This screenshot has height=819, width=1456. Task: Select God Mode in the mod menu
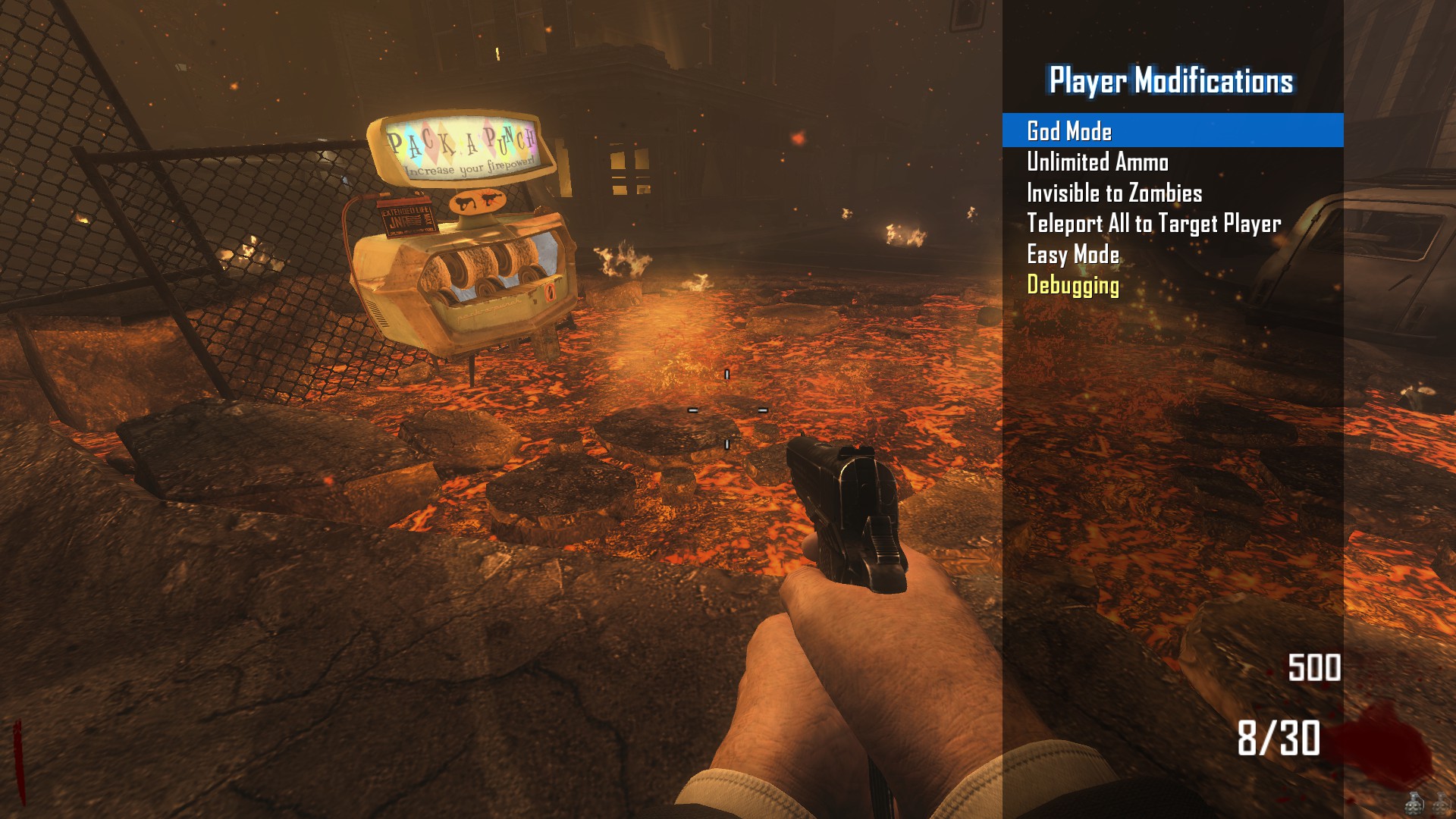(x=1069, y=131)
